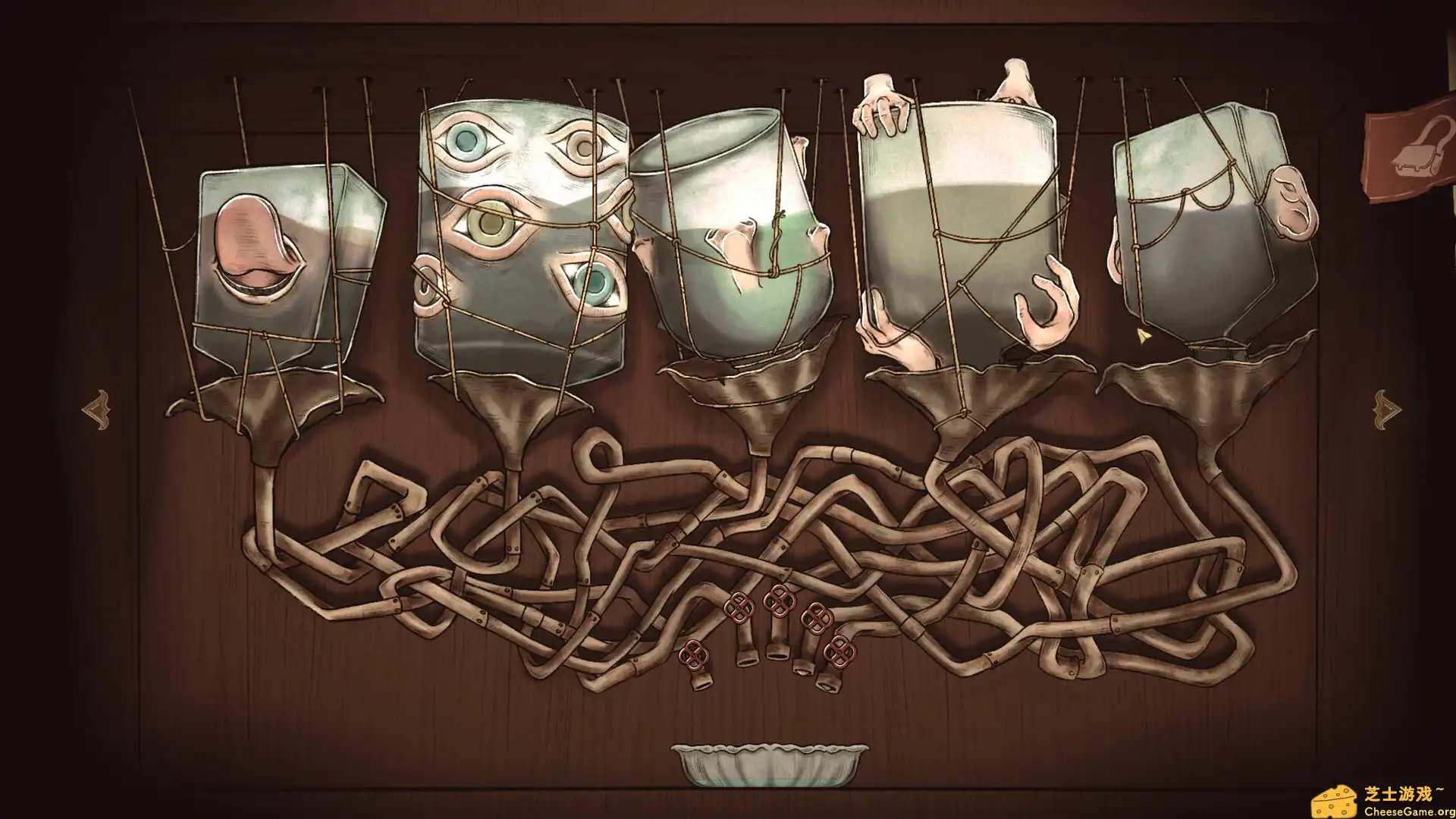Turn the lowest-left red valve wheel
This screenshot has width=1456, height=819.
(694, 654)
